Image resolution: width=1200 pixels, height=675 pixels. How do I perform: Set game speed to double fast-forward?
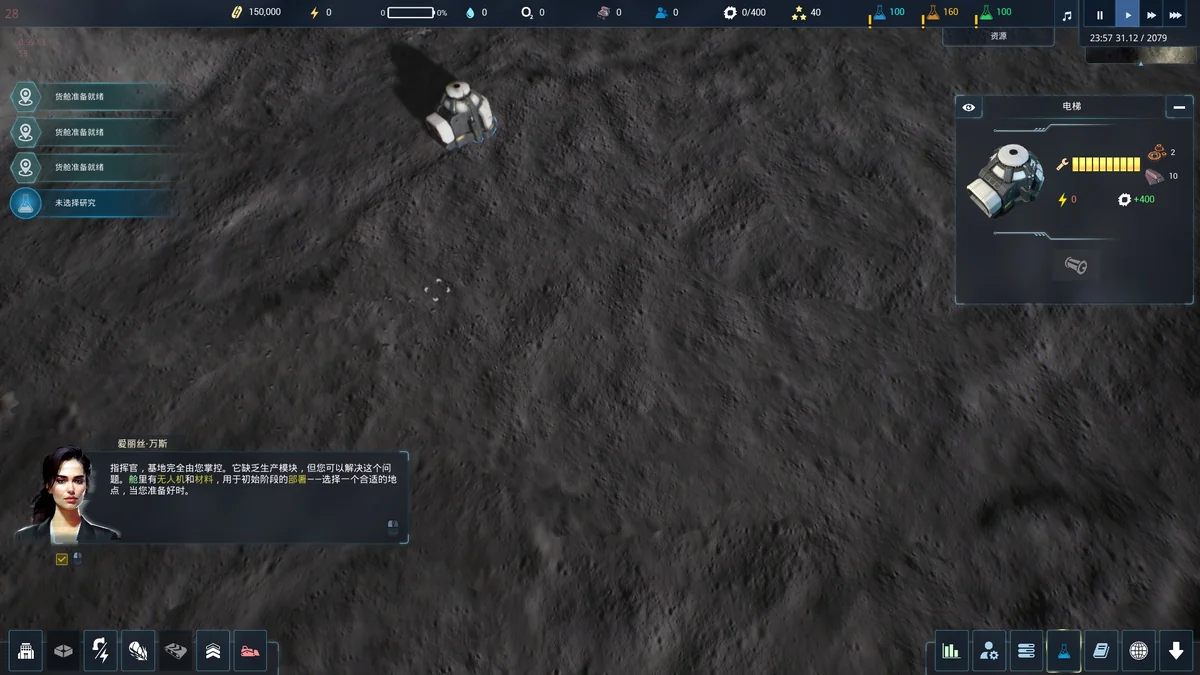(1152, 15)
